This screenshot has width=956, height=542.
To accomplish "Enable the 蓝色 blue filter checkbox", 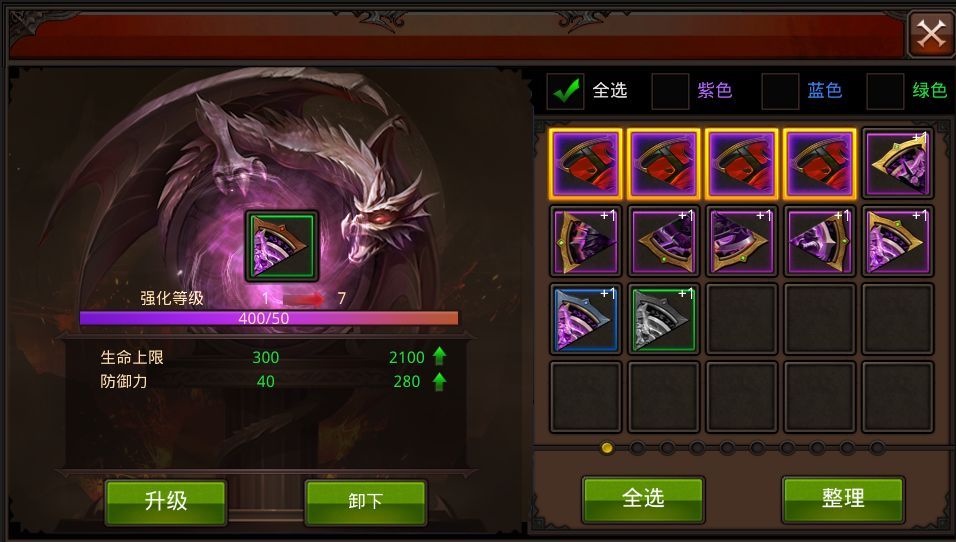I will pos(780,91).
